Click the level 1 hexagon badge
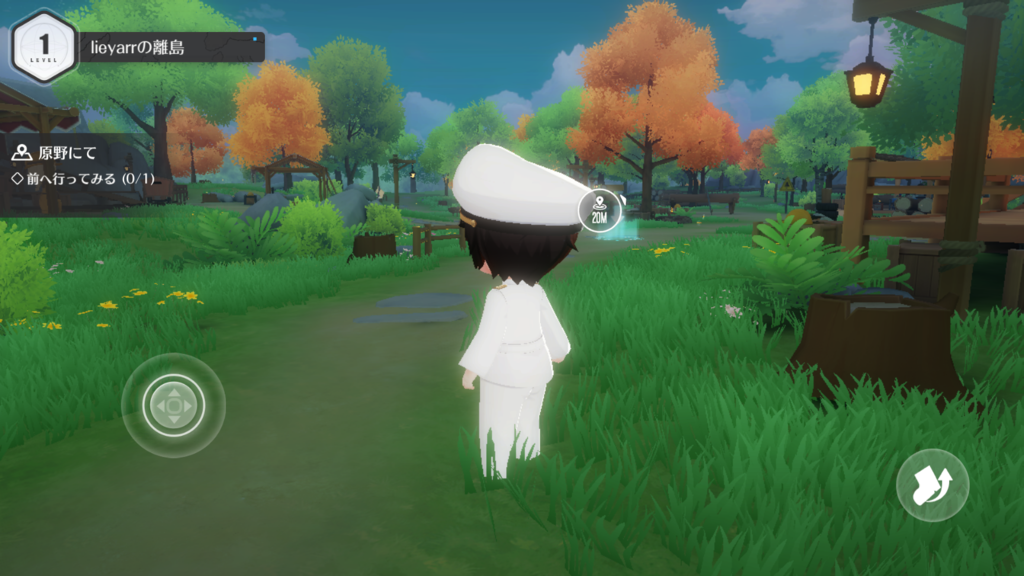This screenshot has height=576, width=1024. [x=44, y=46]
